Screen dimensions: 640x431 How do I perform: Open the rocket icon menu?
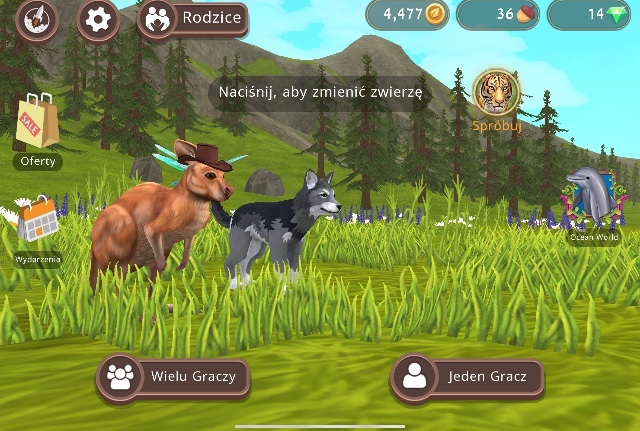(38, 19)
